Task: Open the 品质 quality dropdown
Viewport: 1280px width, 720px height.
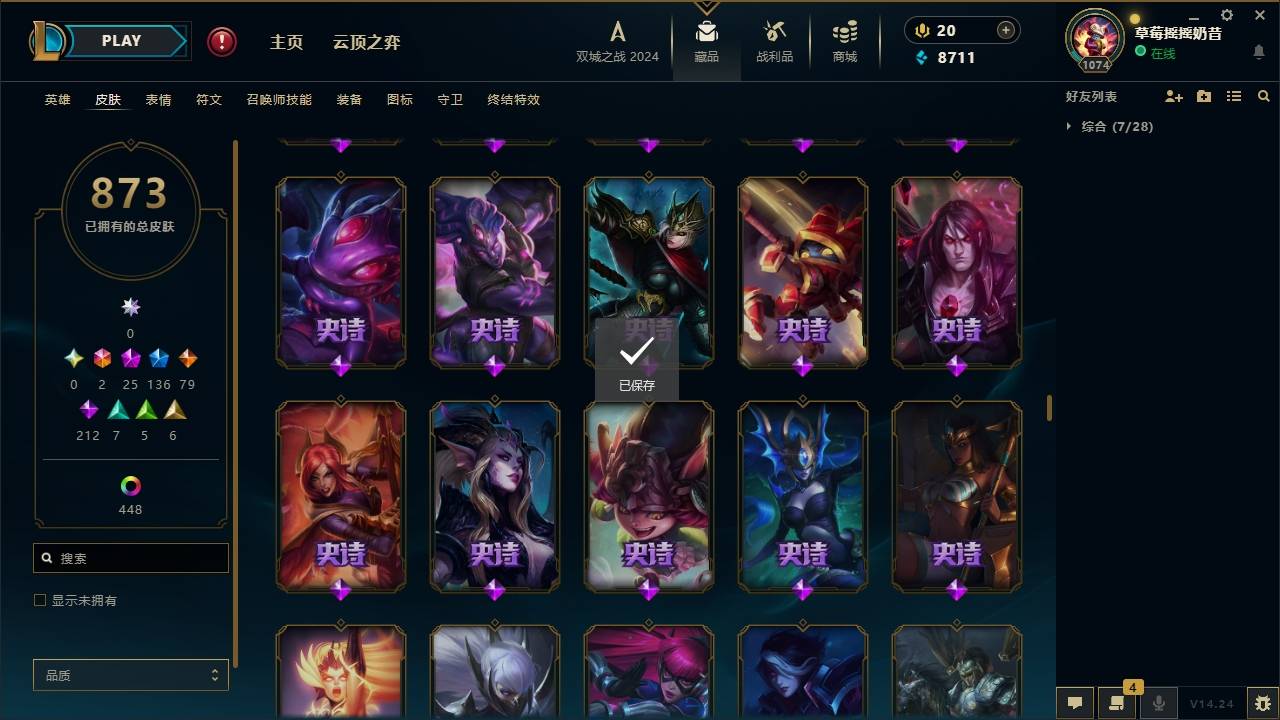Action: pyautogui.click(x=130, y=675)
